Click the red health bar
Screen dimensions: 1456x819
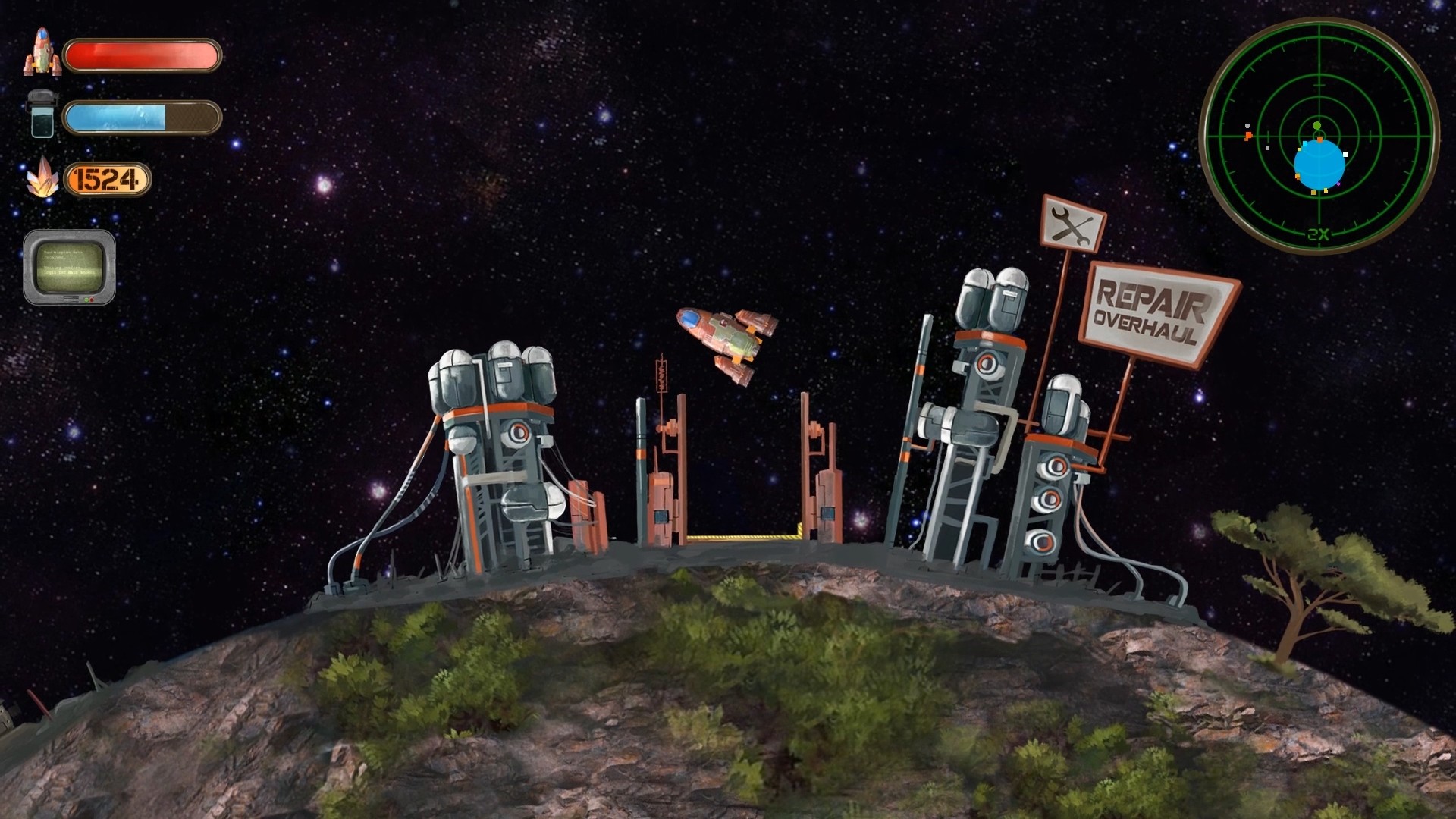tap(143, 55)
